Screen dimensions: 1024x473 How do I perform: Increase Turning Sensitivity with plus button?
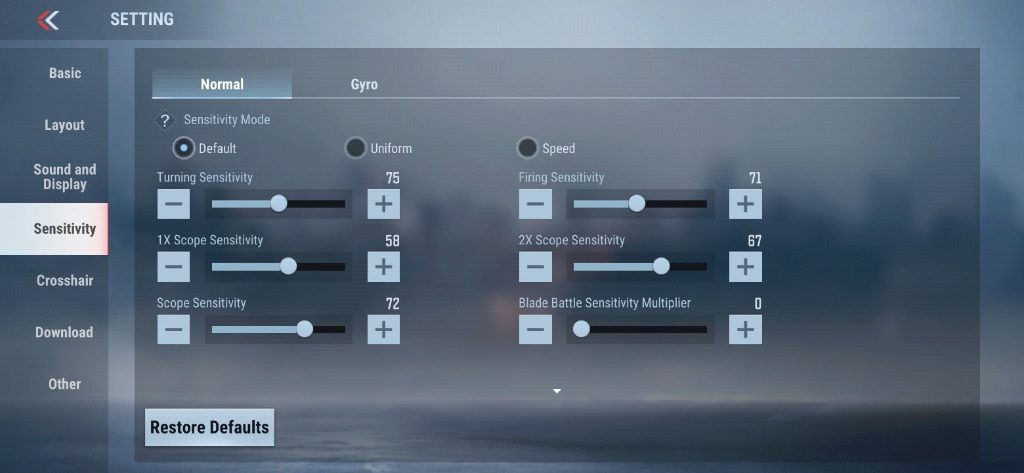pos(383,204)
